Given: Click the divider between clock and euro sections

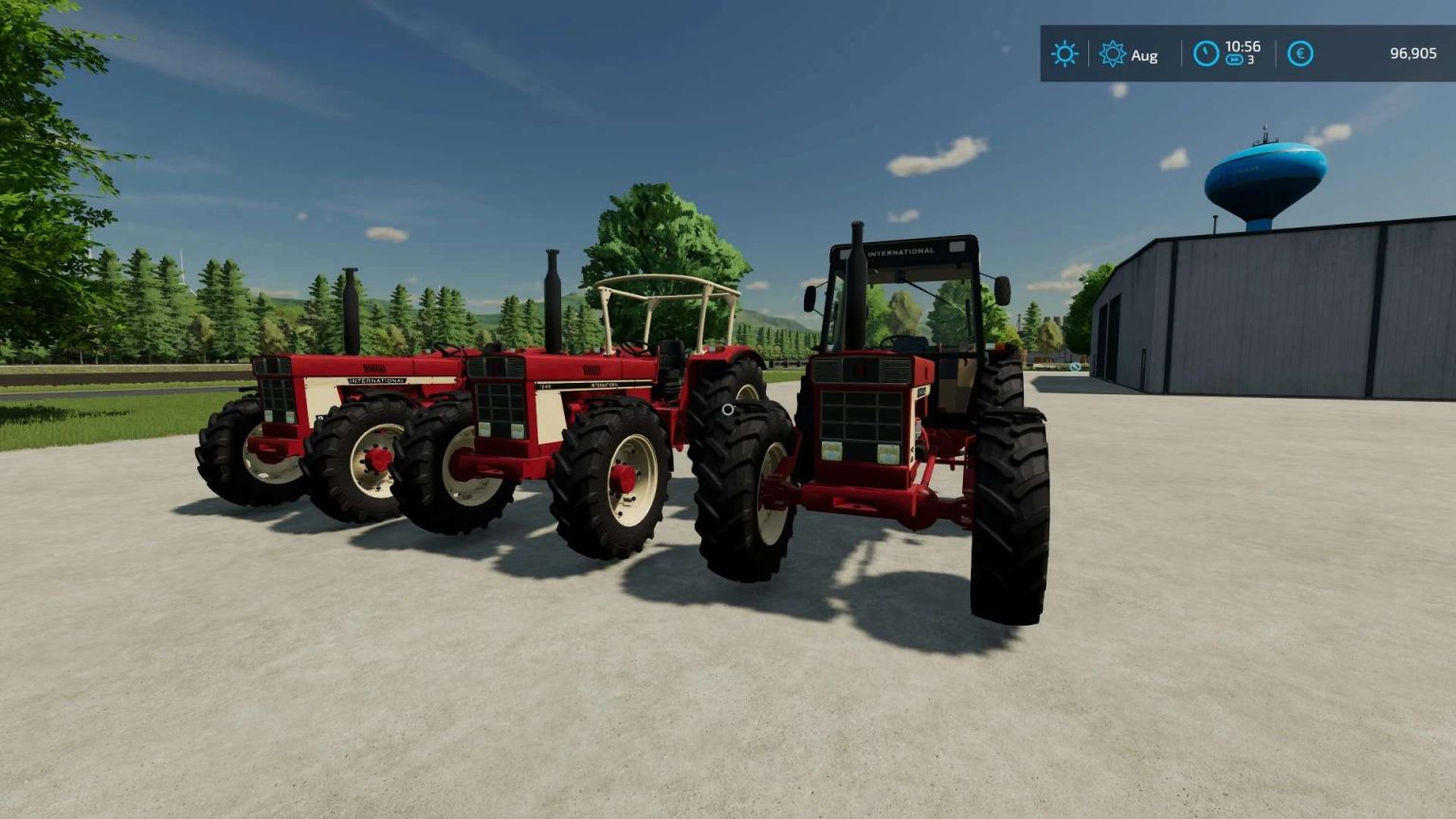Looking at the screenshot, I should tap(1276, 53).
